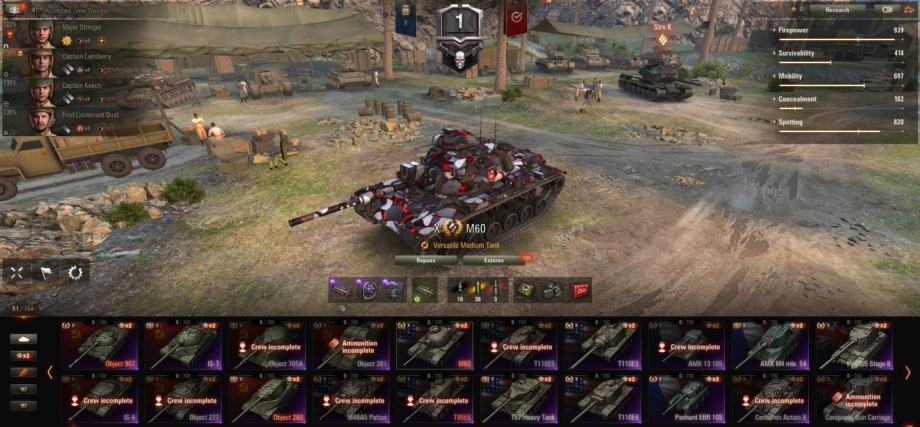The width and height of the screenshot is (920, 427).
Task: Select the gun rammer equipment slot
Action: 342,290
